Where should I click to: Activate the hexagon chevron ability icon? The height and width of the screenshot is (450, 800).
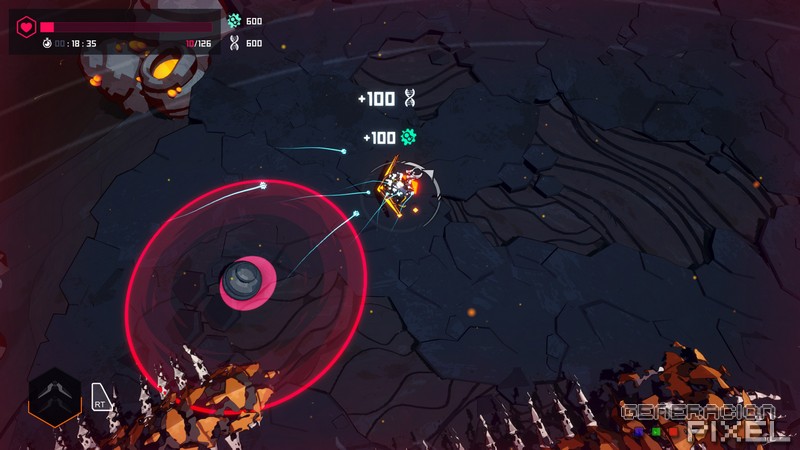pos(54,395)
